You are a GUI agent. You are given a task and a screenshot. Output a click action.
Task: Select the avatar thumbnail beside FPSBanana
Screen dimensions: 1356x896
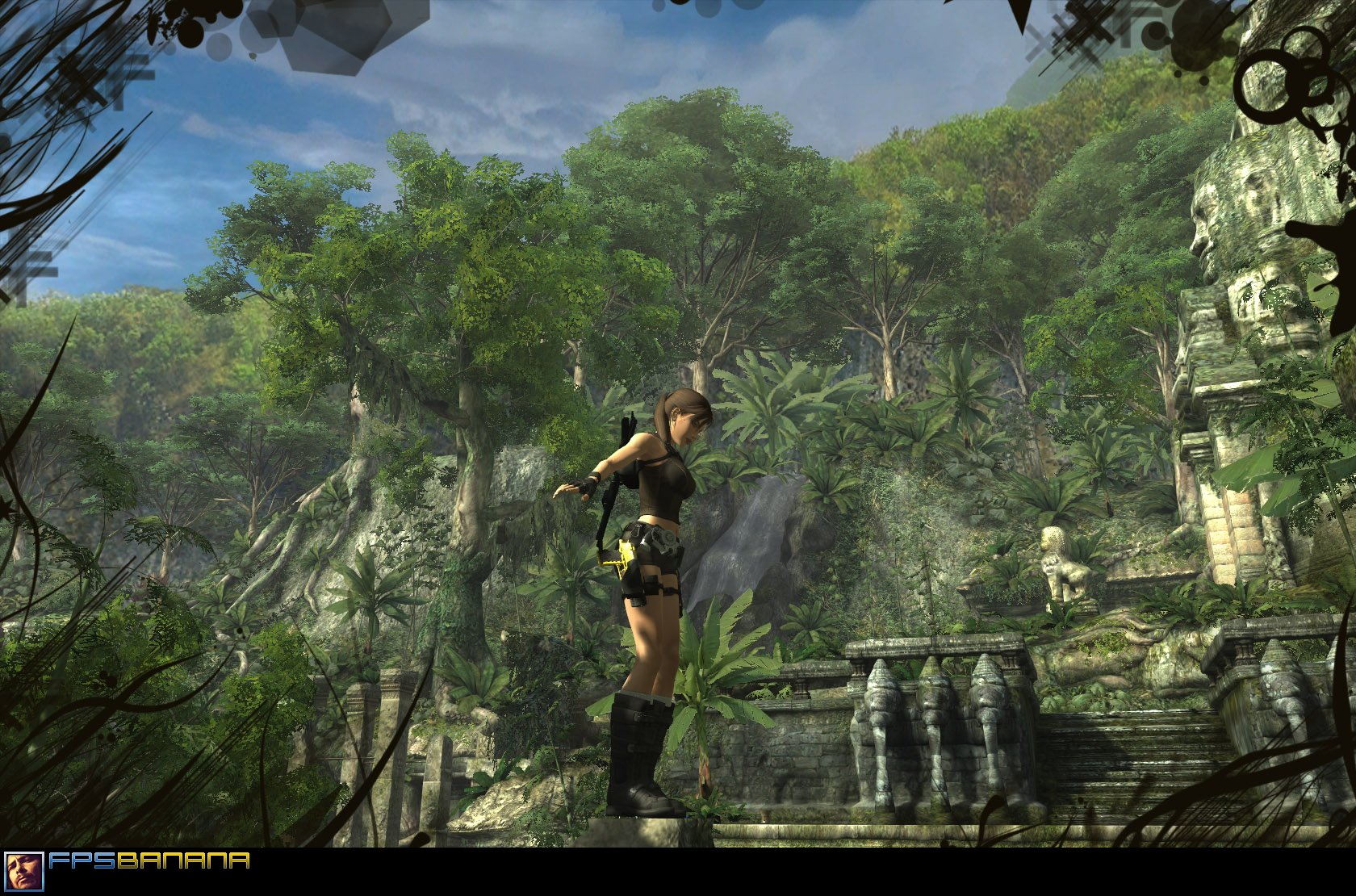point(23,872)
